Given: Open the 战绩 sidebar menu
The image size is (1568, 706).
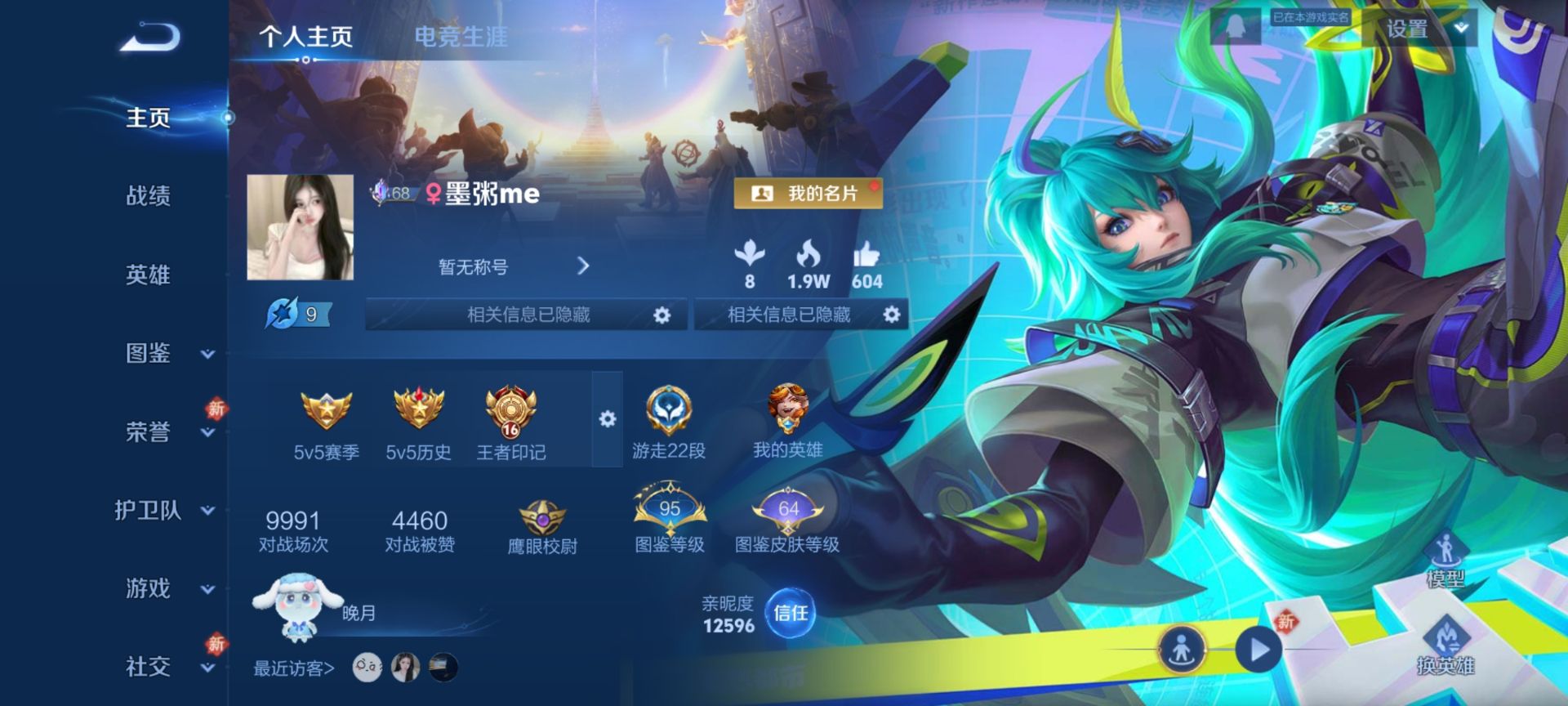Looking at the screenshot, I should tap(149, 196).
